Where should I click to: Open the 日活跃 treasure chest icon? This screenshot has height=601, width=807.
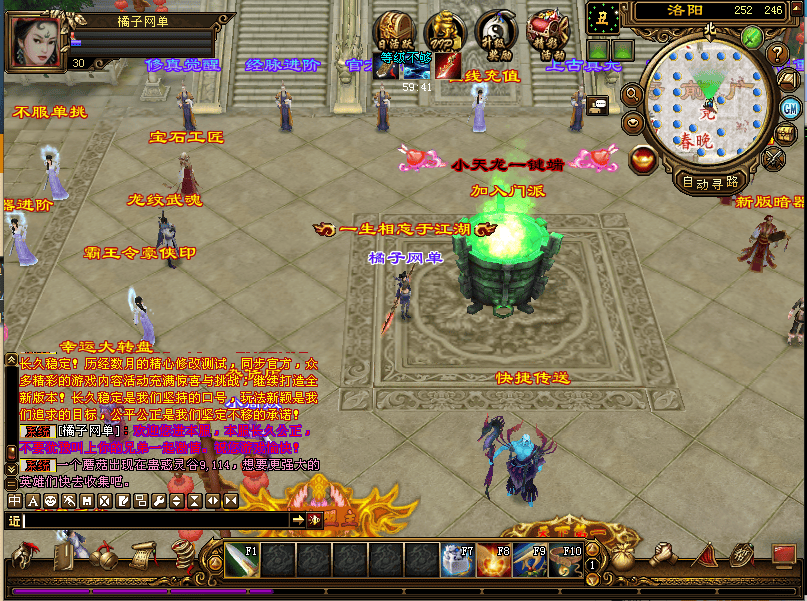(394, 32)
